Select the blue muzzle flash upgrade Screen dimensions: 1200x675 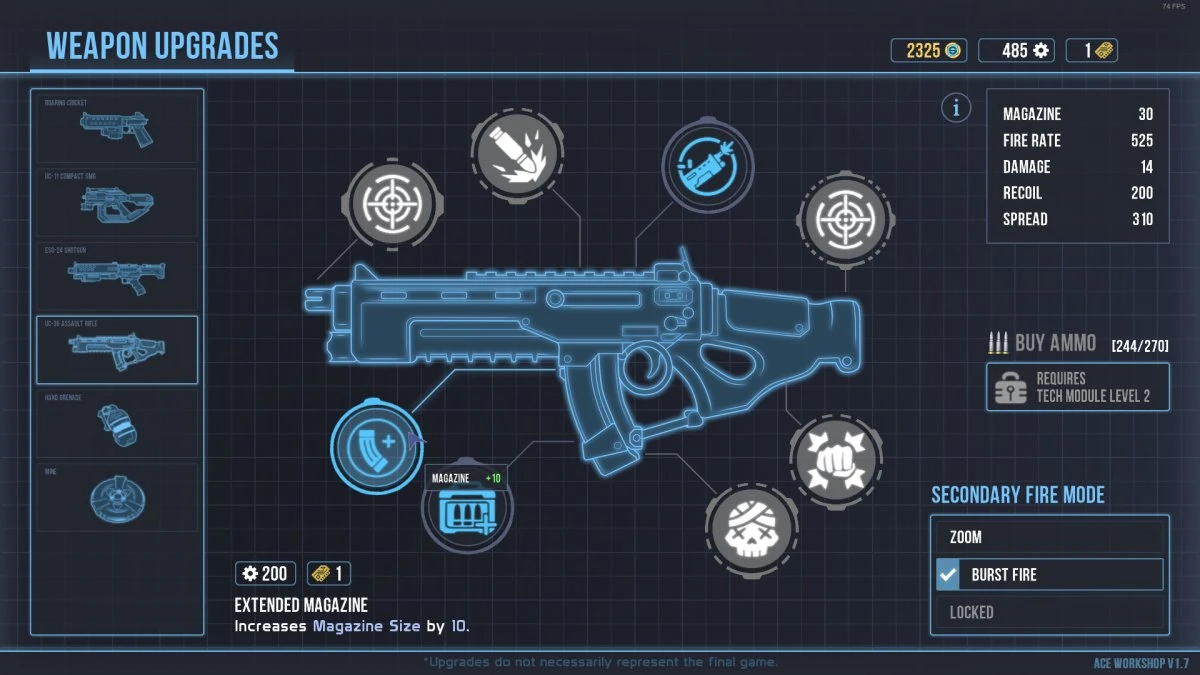(706, 165)
